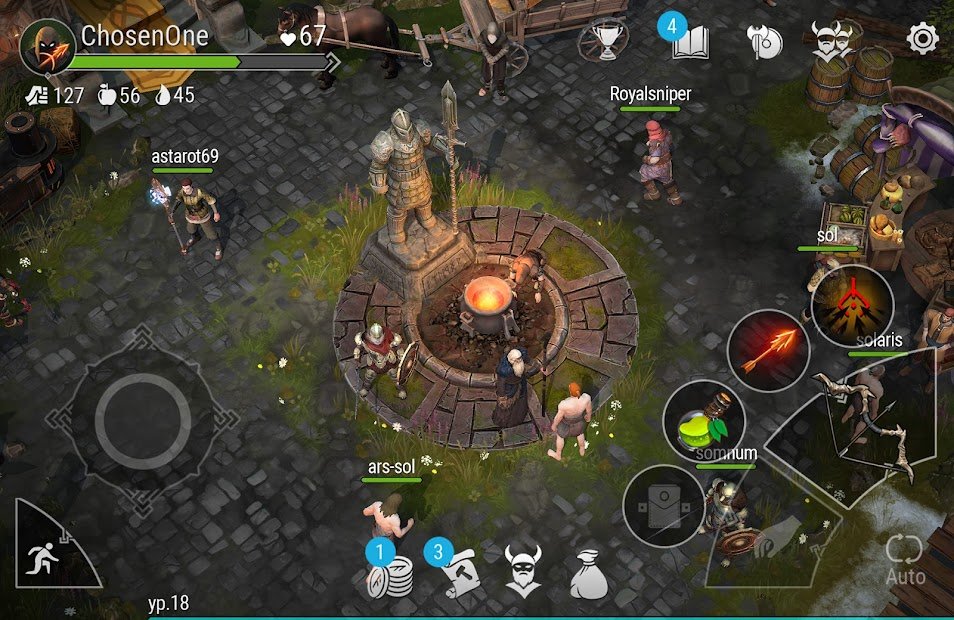Activate the flaming arrow skill
The width and height of the screenshot is (954, 620).
pyautogui.click(x=767, y=350)
